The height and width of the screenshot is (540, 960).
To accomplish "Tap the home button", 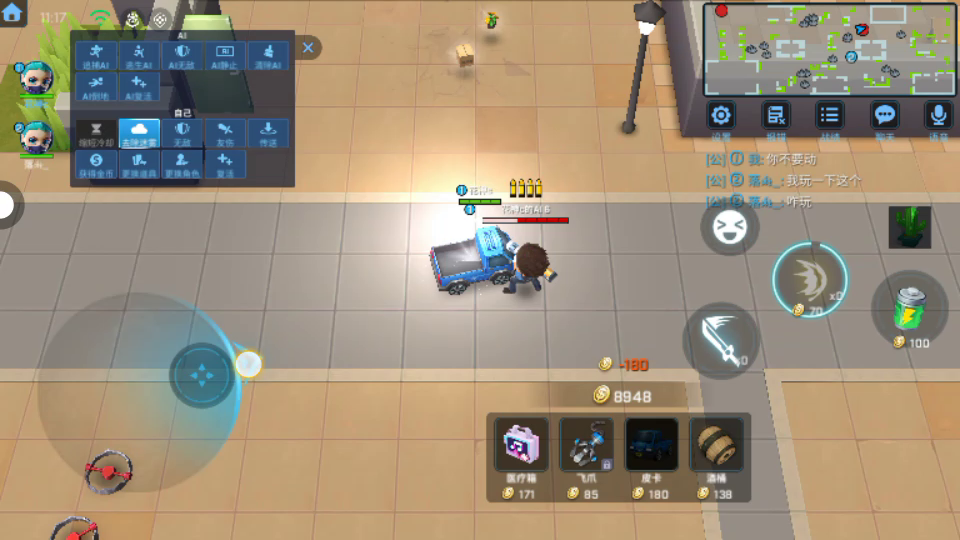I will pos(13,13).
